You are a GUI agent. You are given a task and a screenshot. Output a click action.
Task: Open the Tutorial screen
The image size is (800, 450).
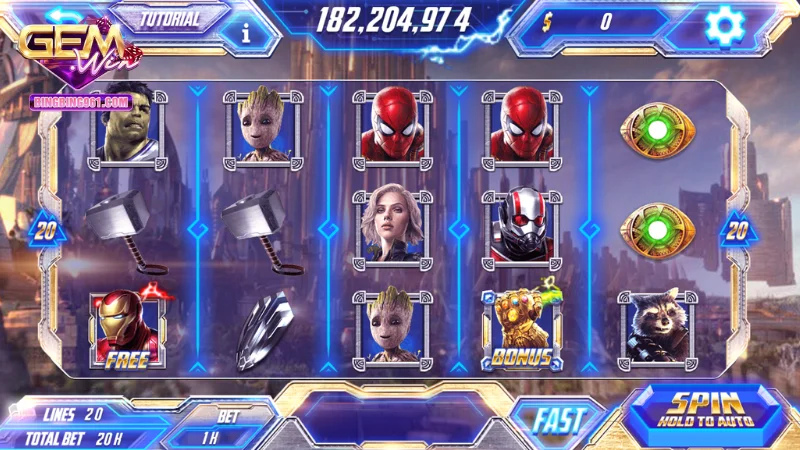click(x=170, y=19)
